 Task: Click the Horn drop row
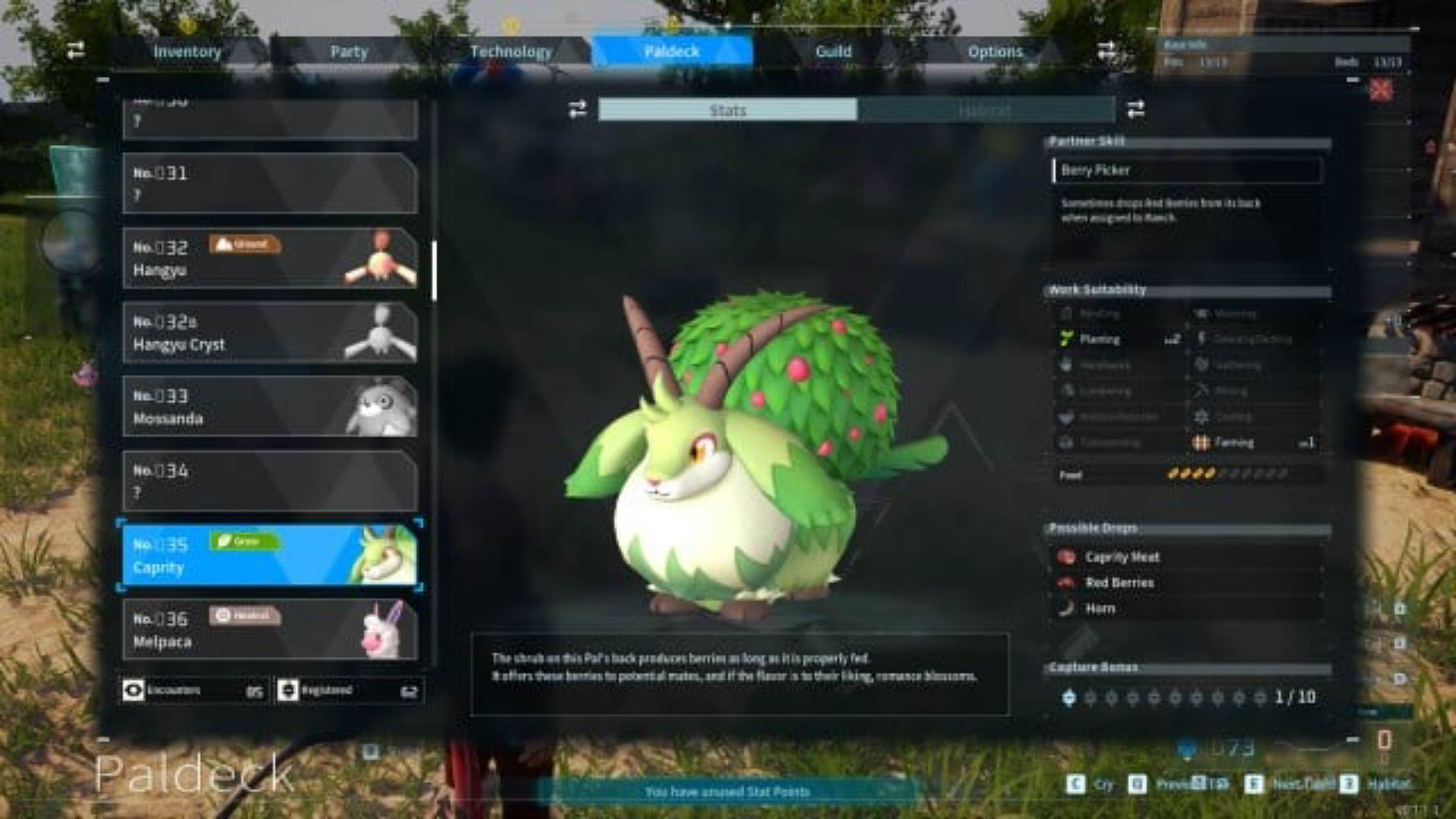click(1187, 608)
